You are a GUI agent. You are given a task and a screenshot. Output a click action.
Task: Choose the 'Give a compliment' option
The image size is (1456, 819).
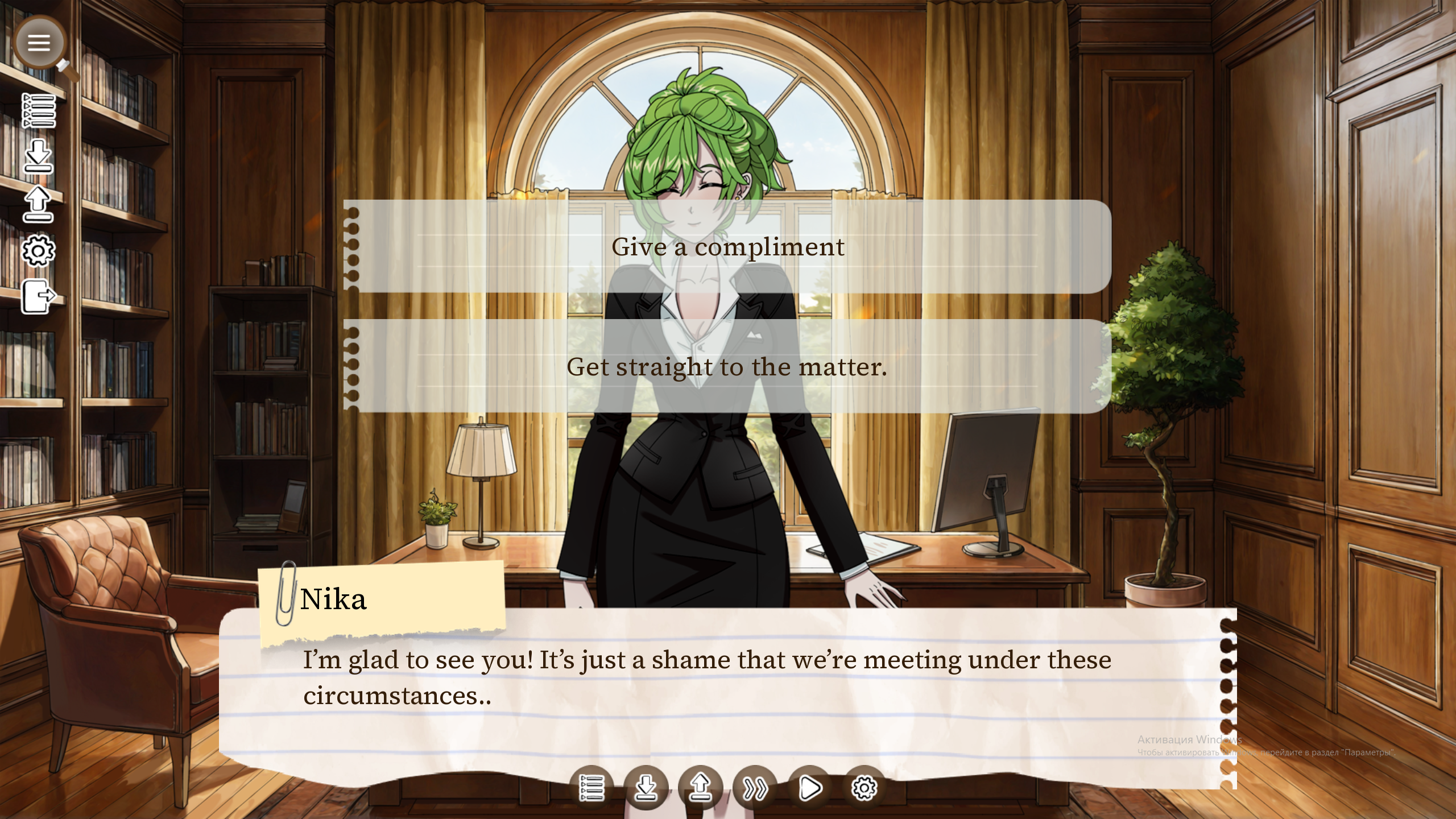click(x=727, y=247)
